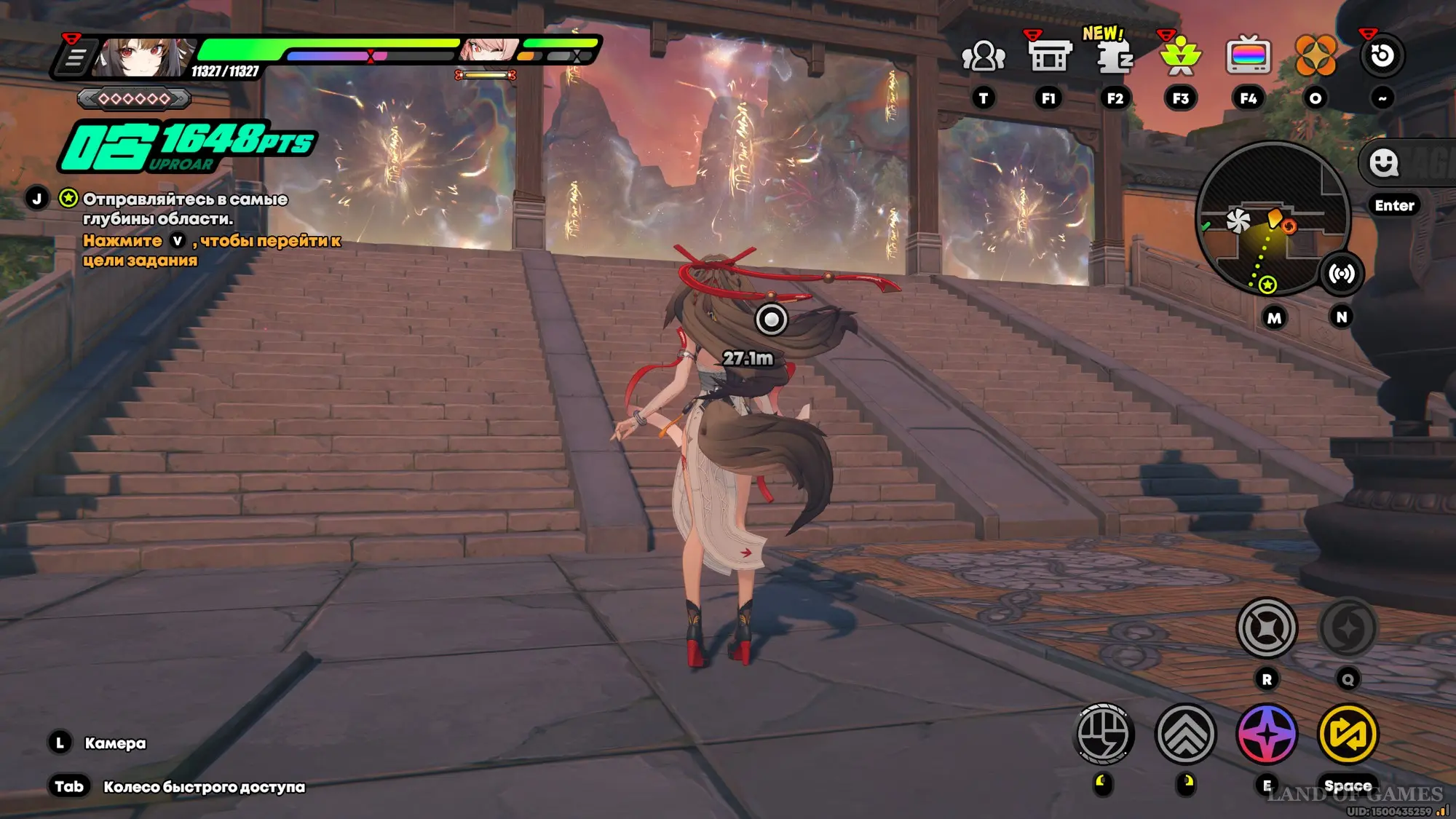Activate the ultimate shuriken ability icon

pyautogui.click(x=1267, y=628)
